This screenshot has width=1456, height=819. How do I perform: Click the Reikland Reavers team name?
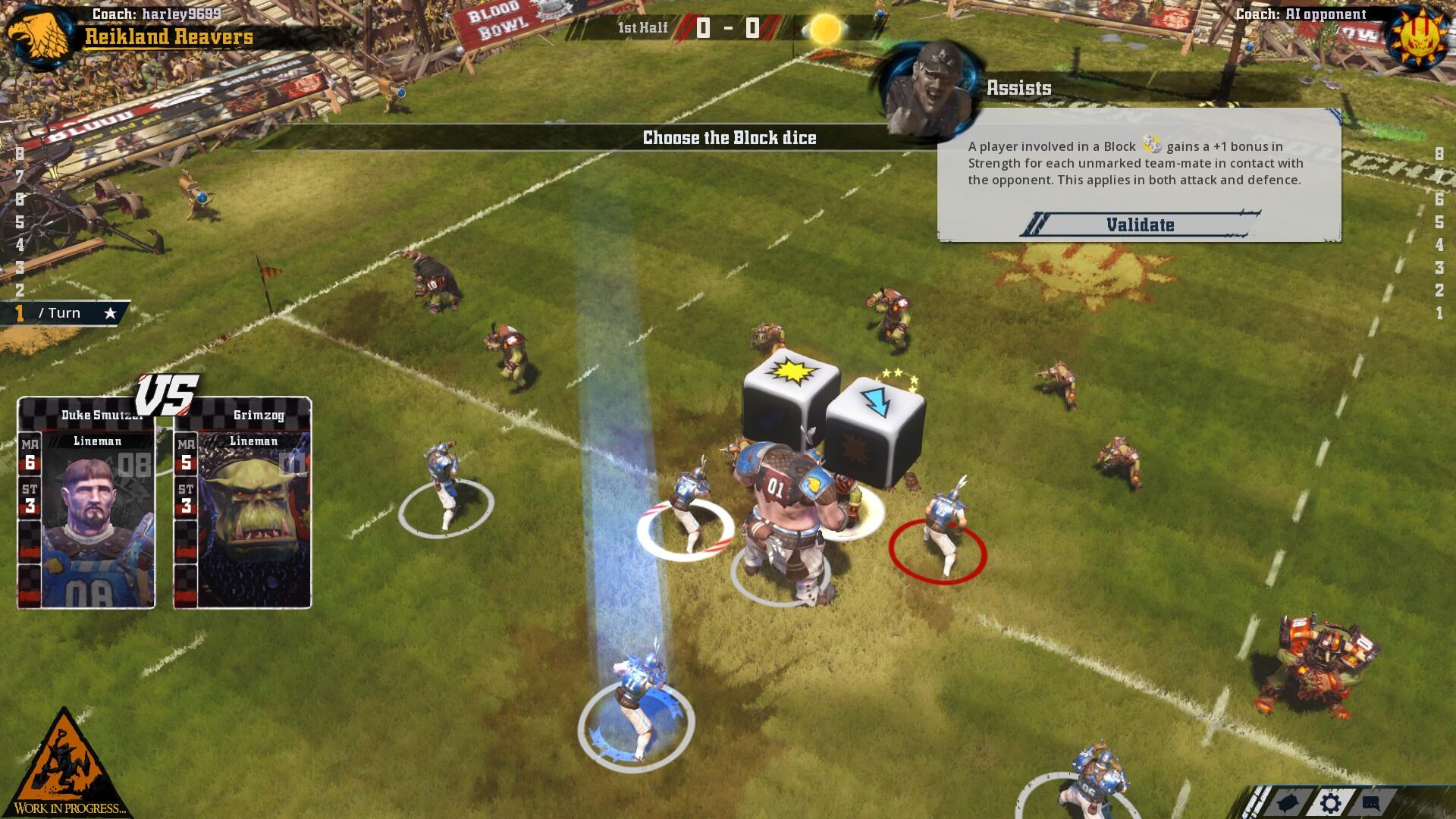click(x=169, y=36)
